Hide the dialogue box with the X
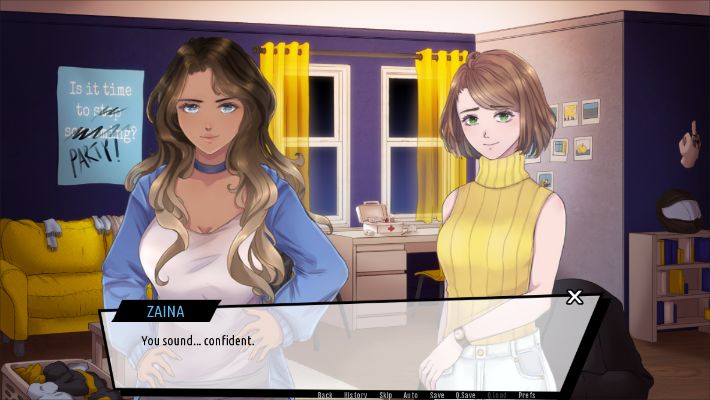 click(574, 297)
